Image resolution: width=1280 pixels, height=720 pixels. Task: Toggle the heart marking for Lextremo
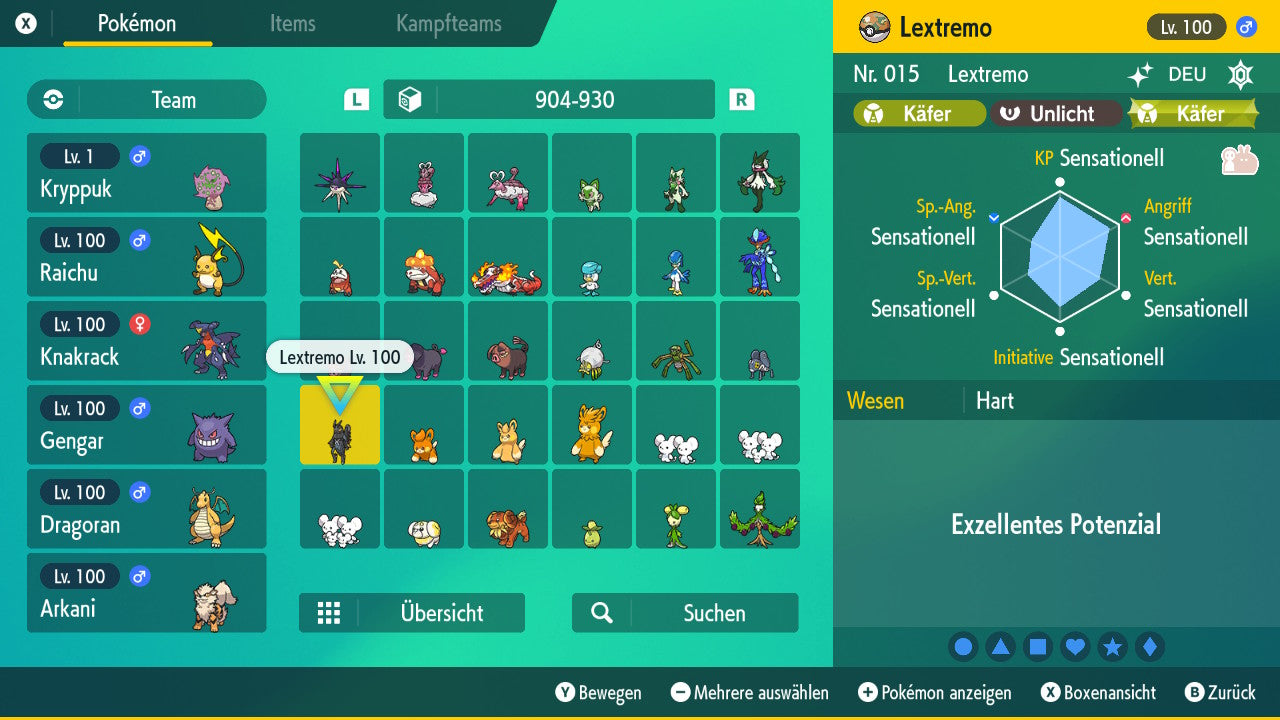(1075, 646)
